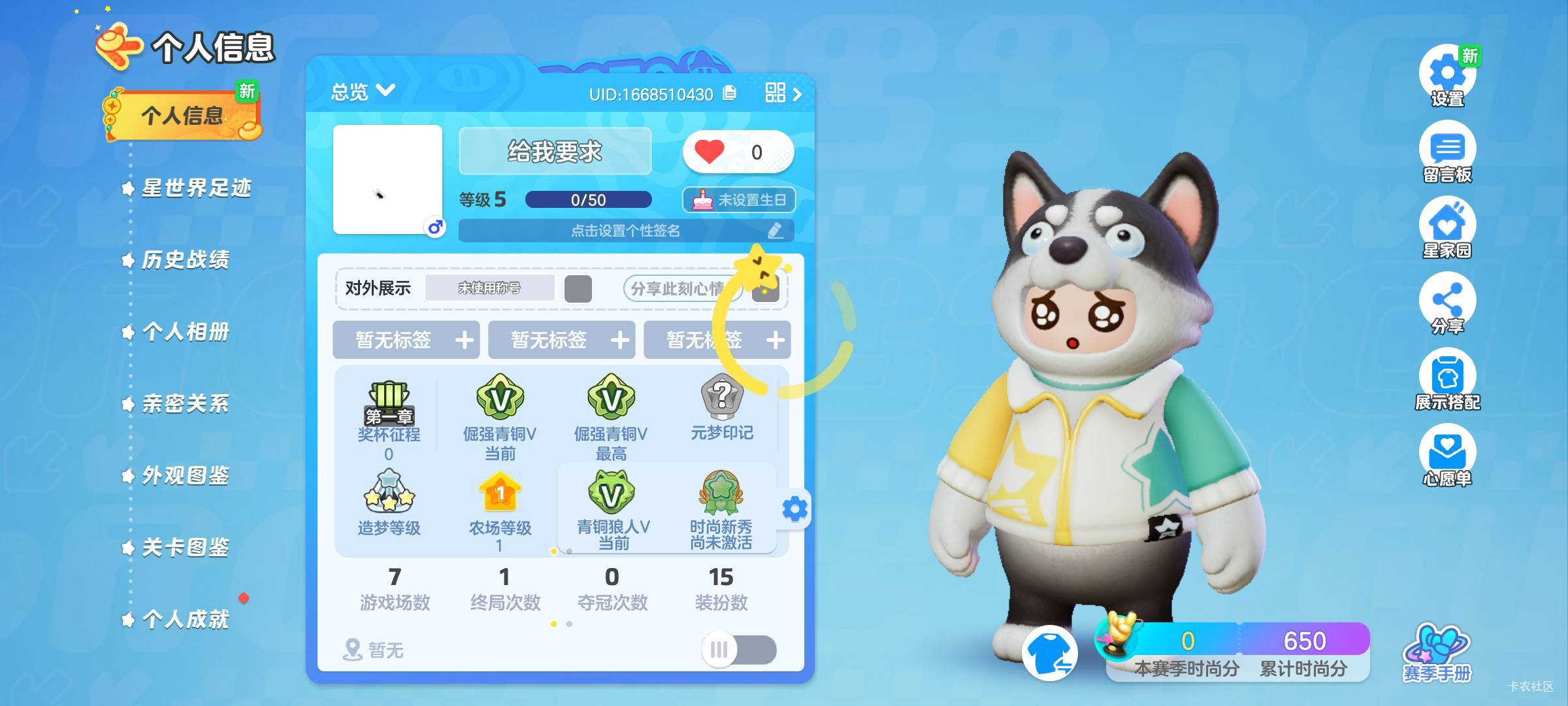Open 展示搭配 outfit display
This screenshot has width=1568, height=706.
click(x=1447, y=380)
